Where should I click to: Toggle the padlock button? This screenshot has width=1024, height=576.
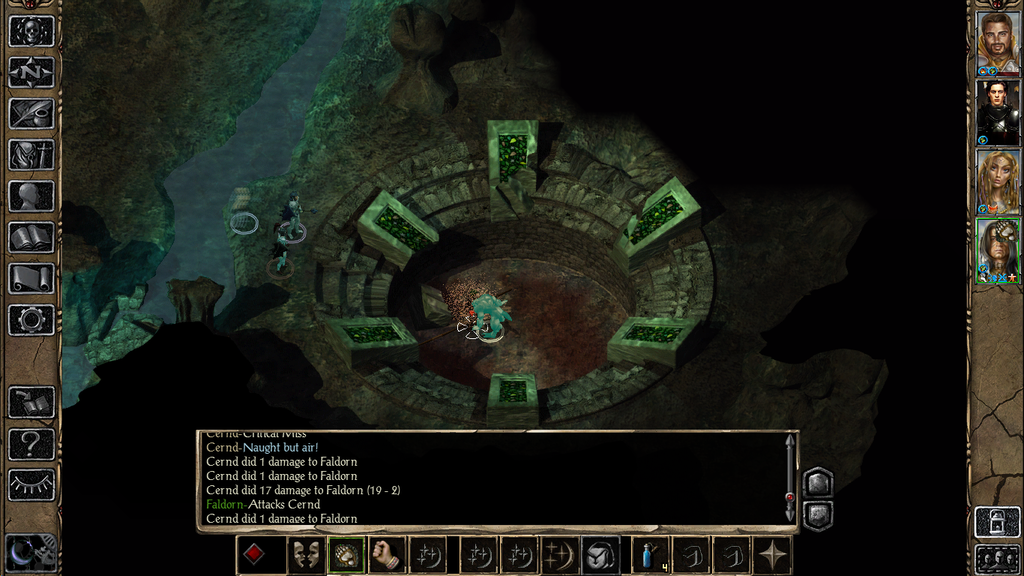(997, 522)
